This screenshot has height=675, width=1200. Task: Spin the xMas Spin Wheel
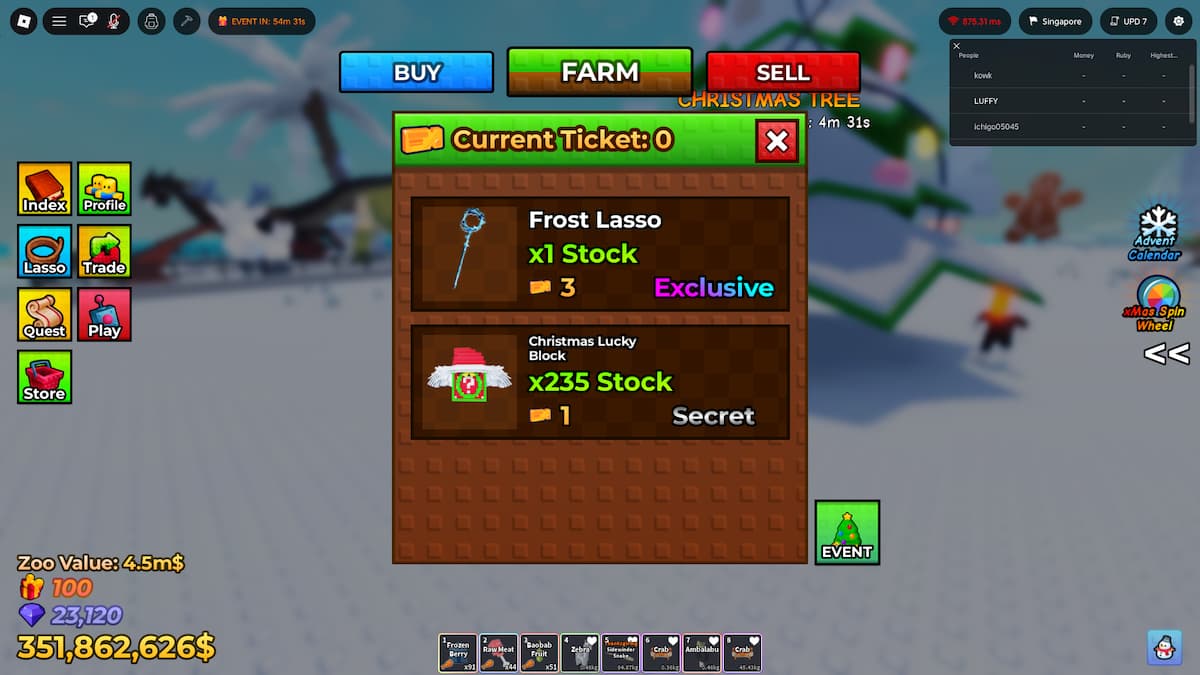1158,302
